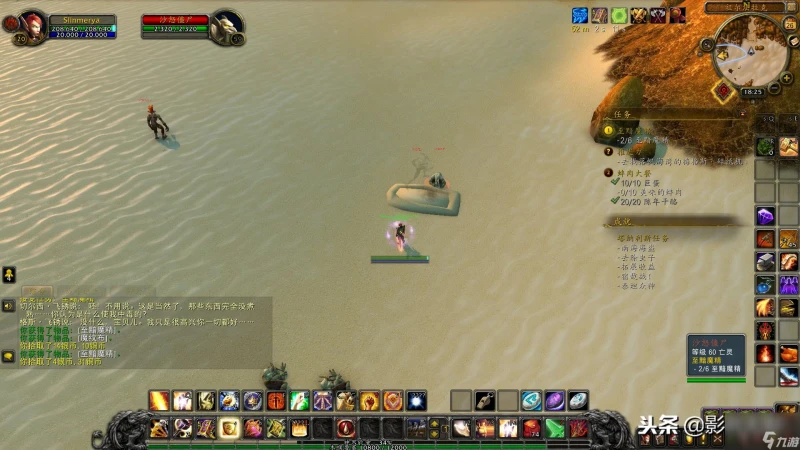
Task: Click the green circle buff icon
Action: pos(620,15)
